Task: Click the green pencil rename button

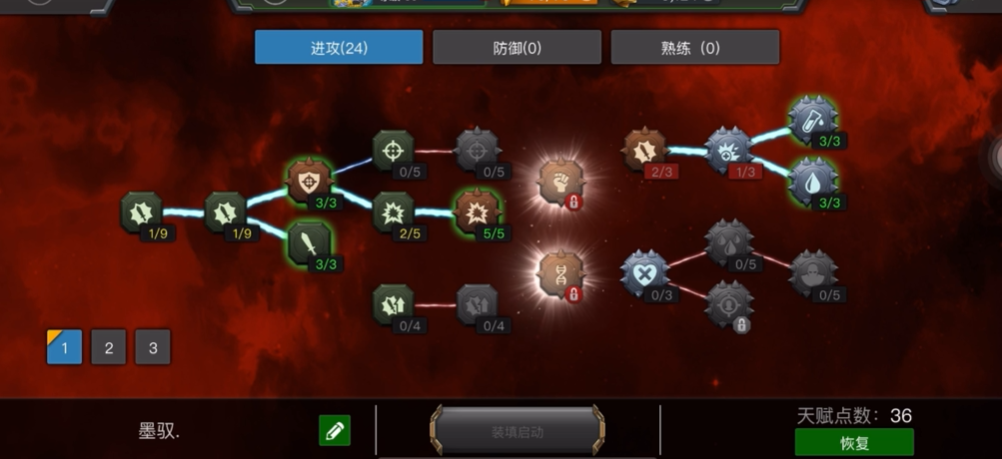Action: [335, 431]
